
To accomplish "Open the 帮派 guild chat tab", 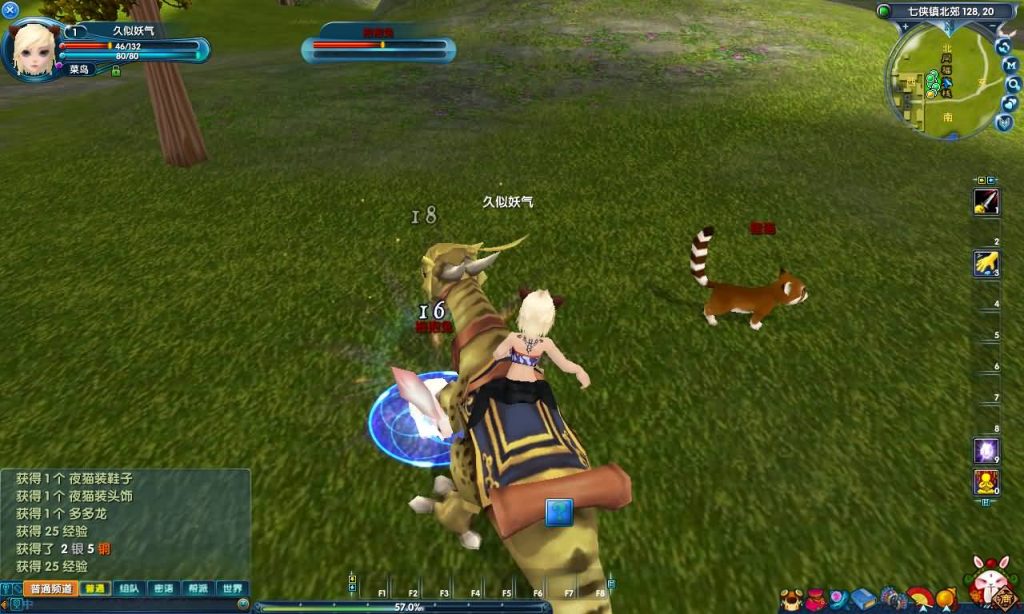I will (197, 589).
